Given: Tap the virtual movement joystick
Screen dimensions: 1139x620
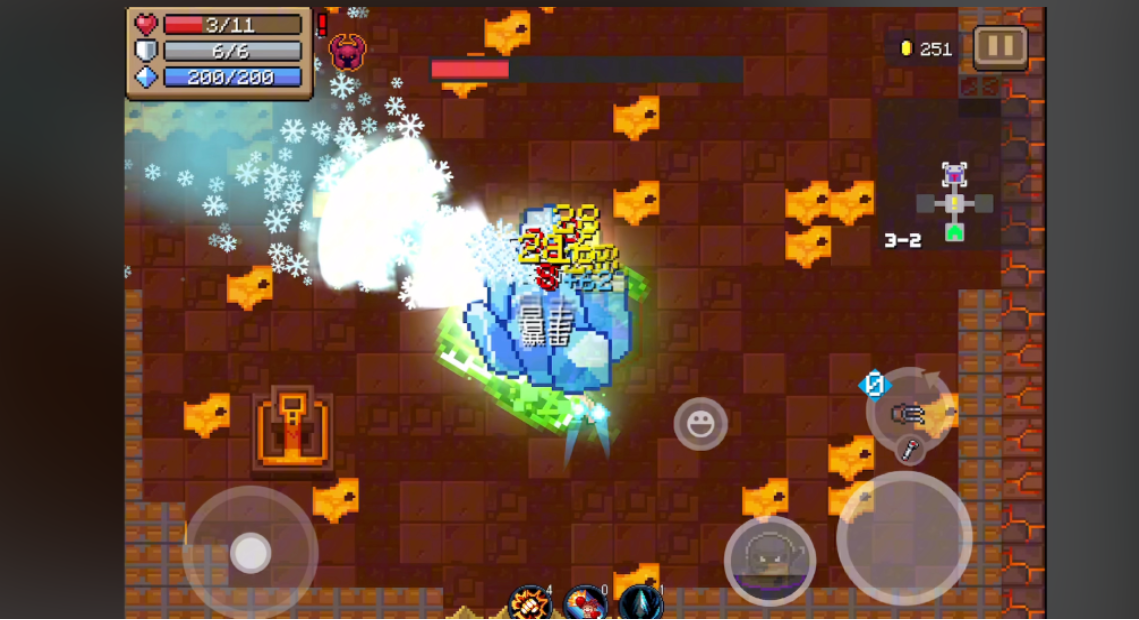Looking at the screenshot, I should (250, 552).
